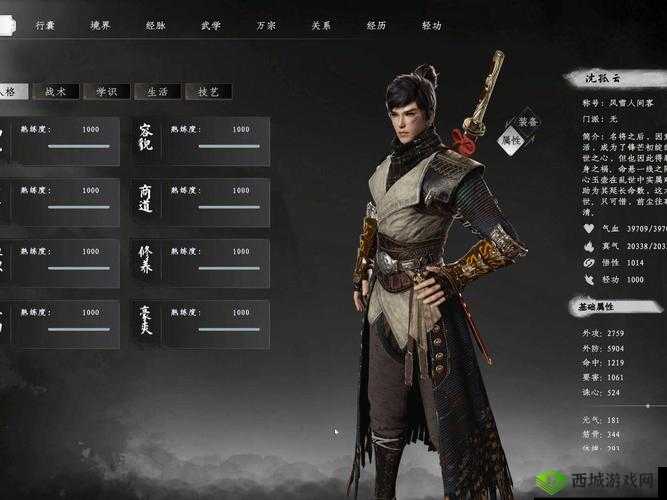
Task: Switch to the 轻功 tab
Action: click(x=431, y=25)
